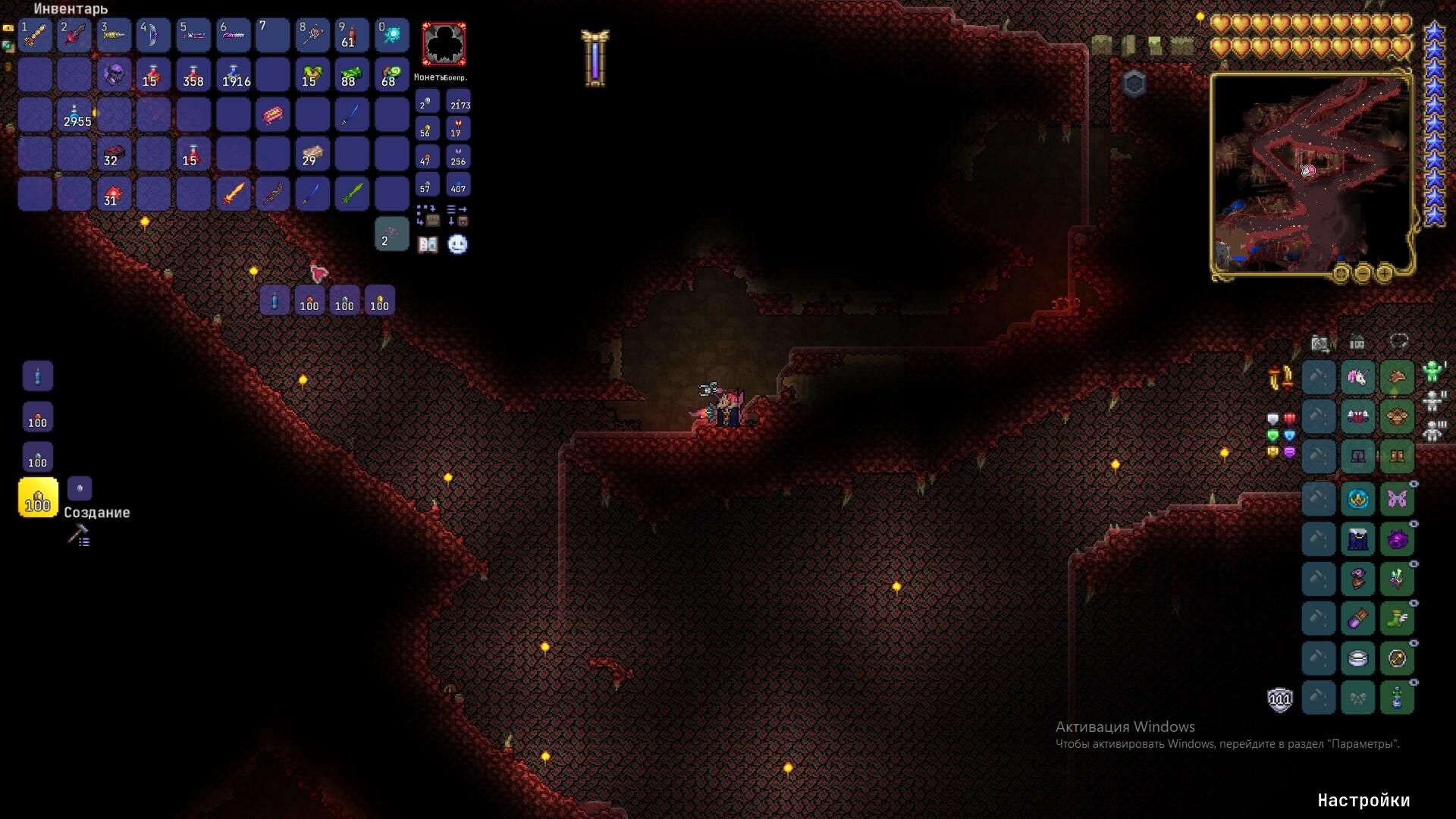Select the pink butterfly wings accessory
1456x819 pixels.
coord(1397,499)
